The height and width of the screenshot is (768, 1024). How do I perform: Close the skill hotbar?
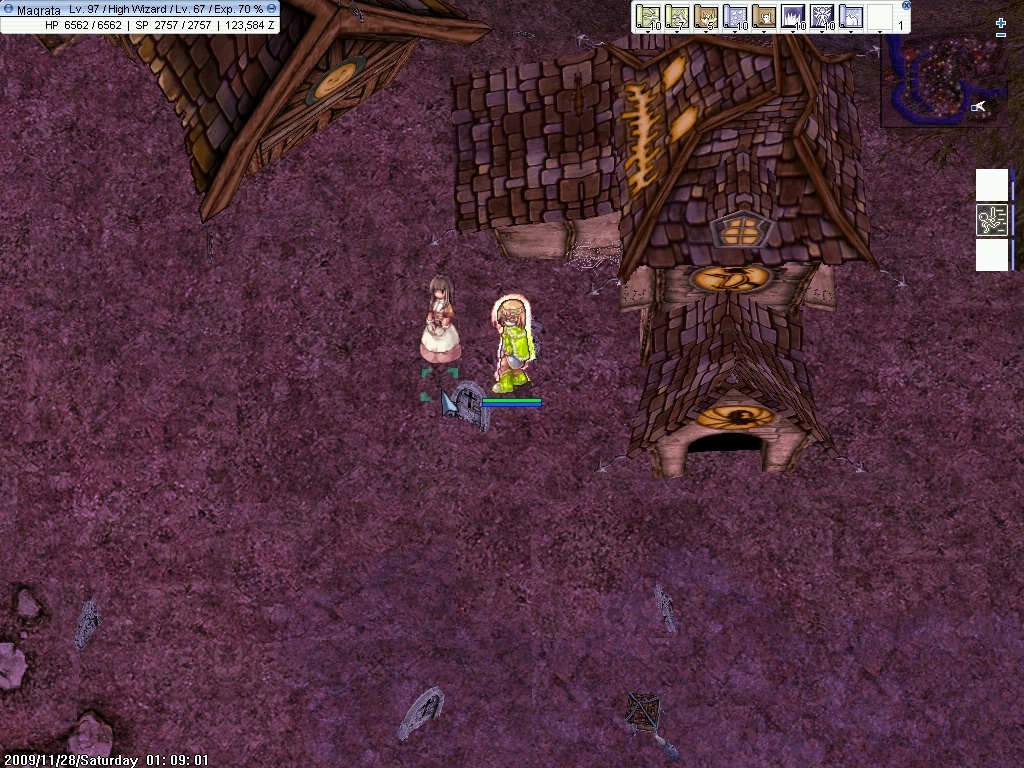click(906, 5)
